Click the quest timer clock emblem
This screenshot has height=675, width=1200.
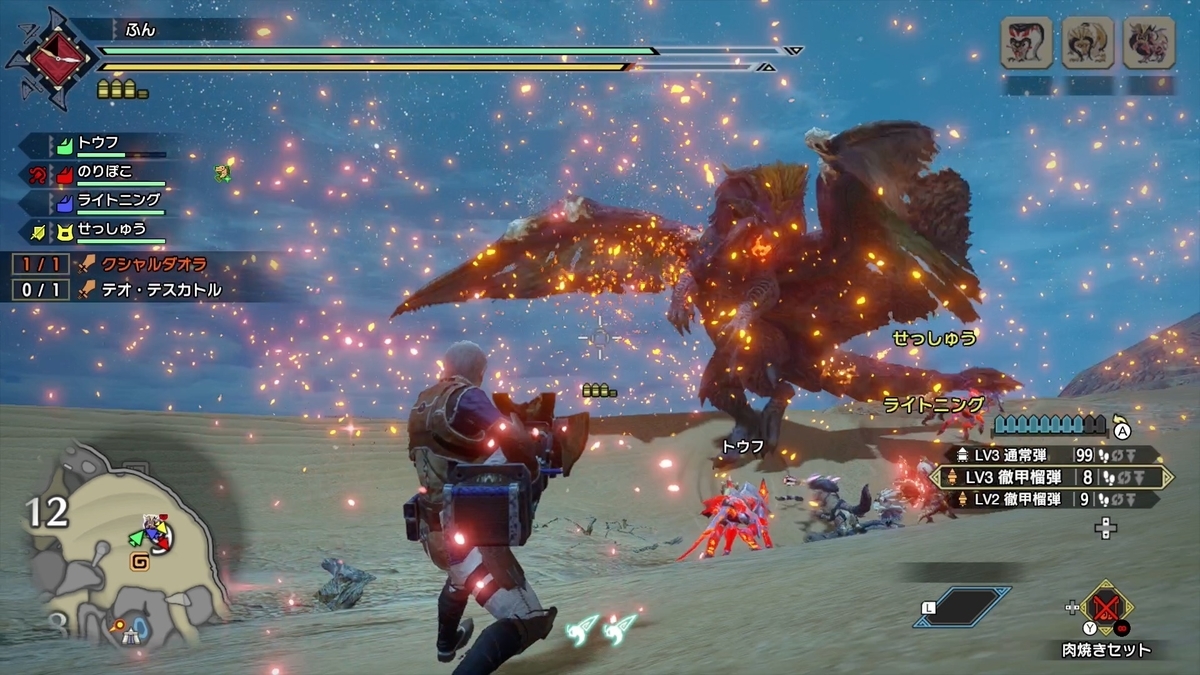(51, 58)
